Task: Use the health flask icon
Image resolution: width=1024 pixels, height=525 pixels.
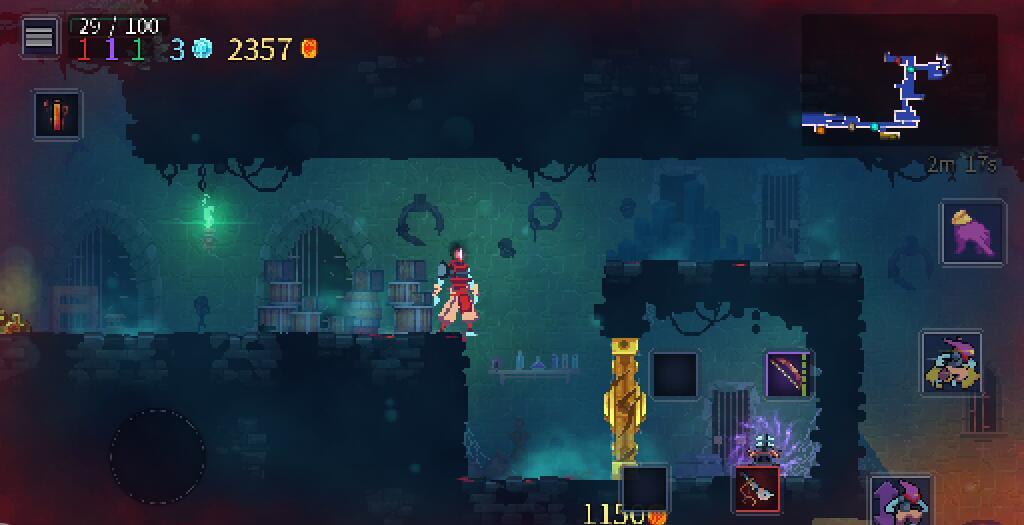Action: [57, 115]
